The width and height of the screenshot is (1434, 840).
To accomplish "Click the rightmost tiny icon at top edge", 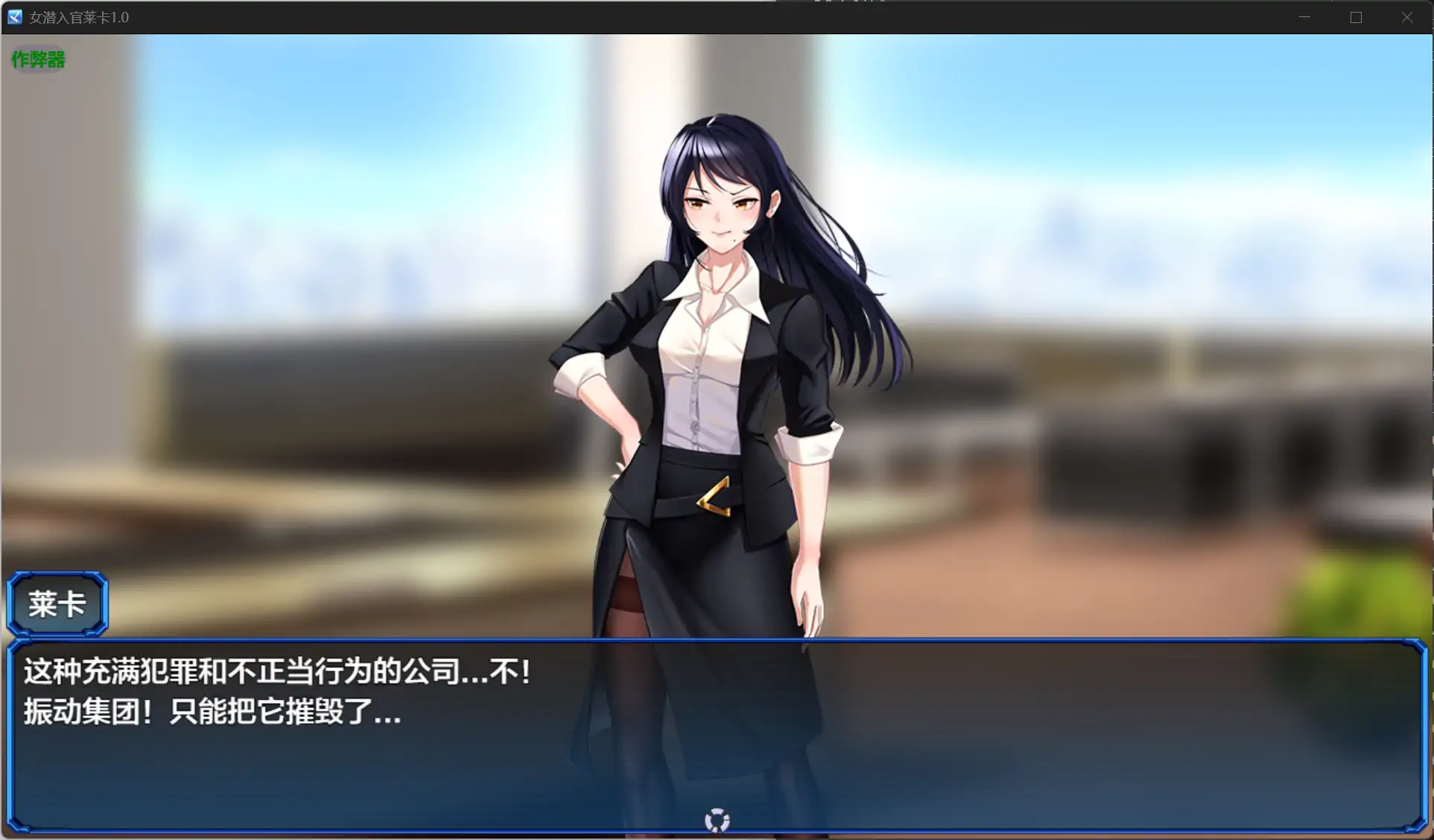I will 883,3.
